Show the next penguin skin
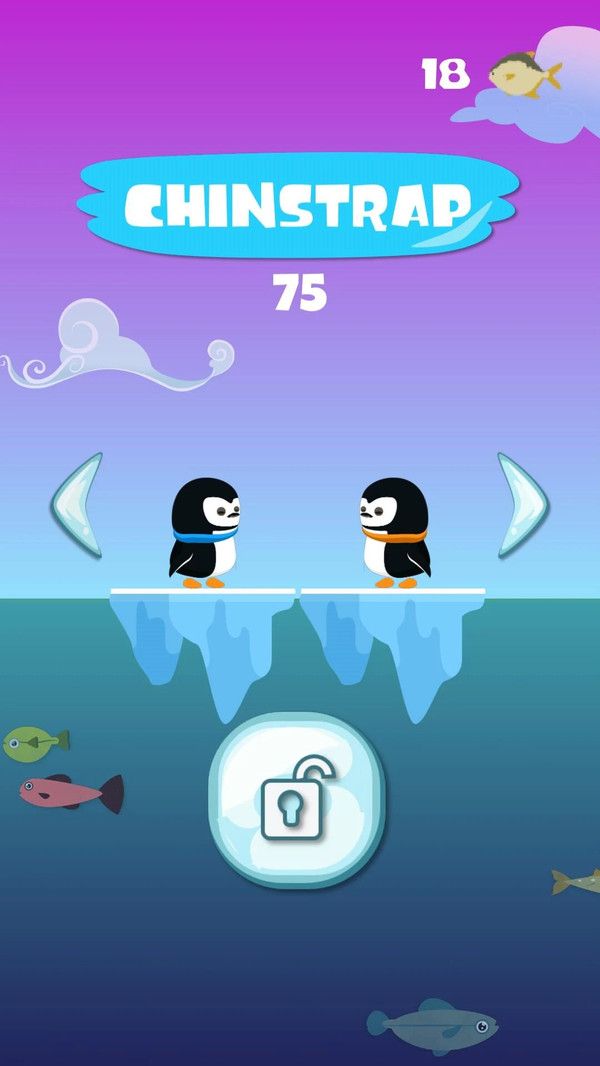 [x=522, y=505]
